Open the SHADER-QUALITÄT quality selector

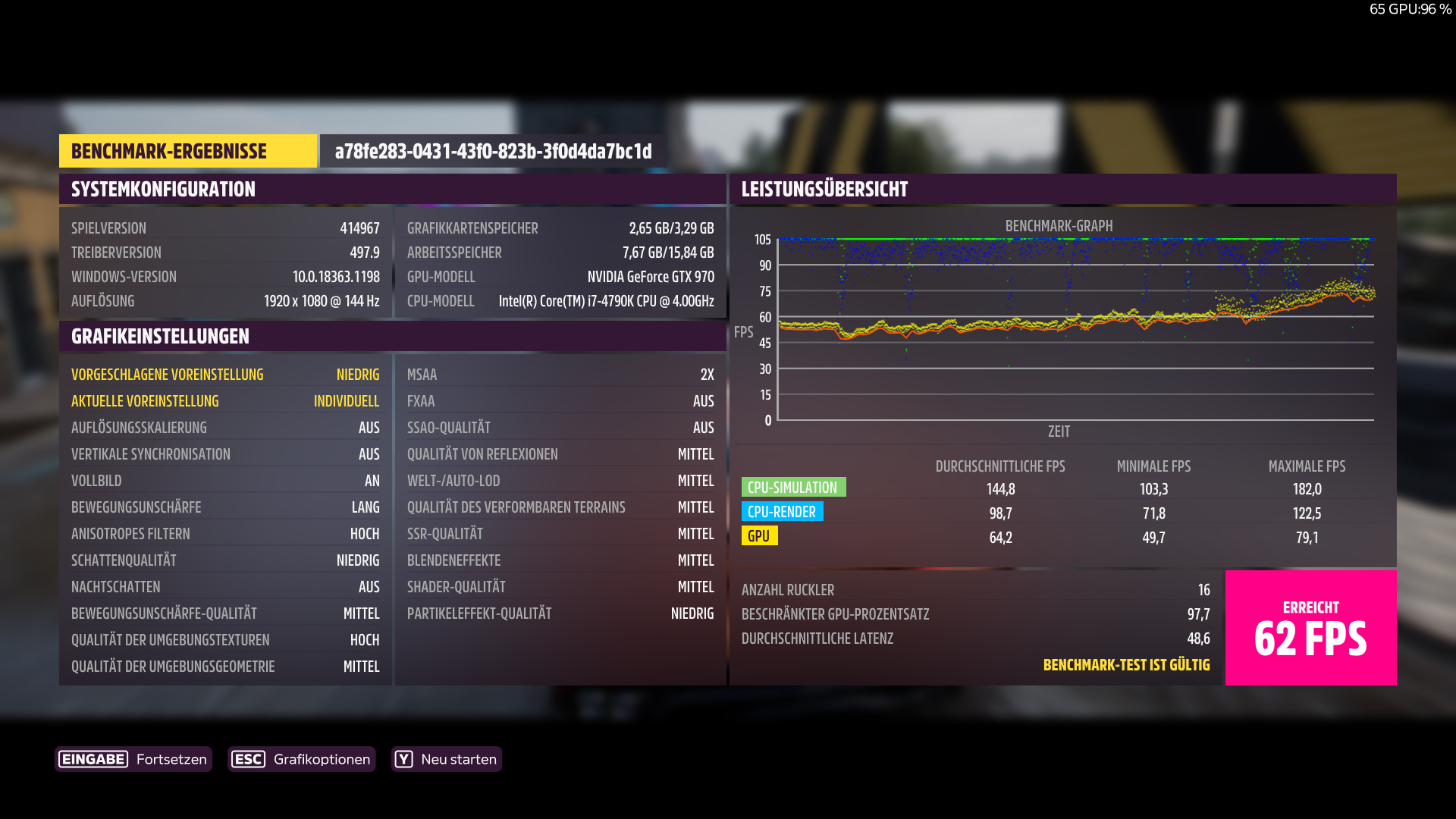560,586
